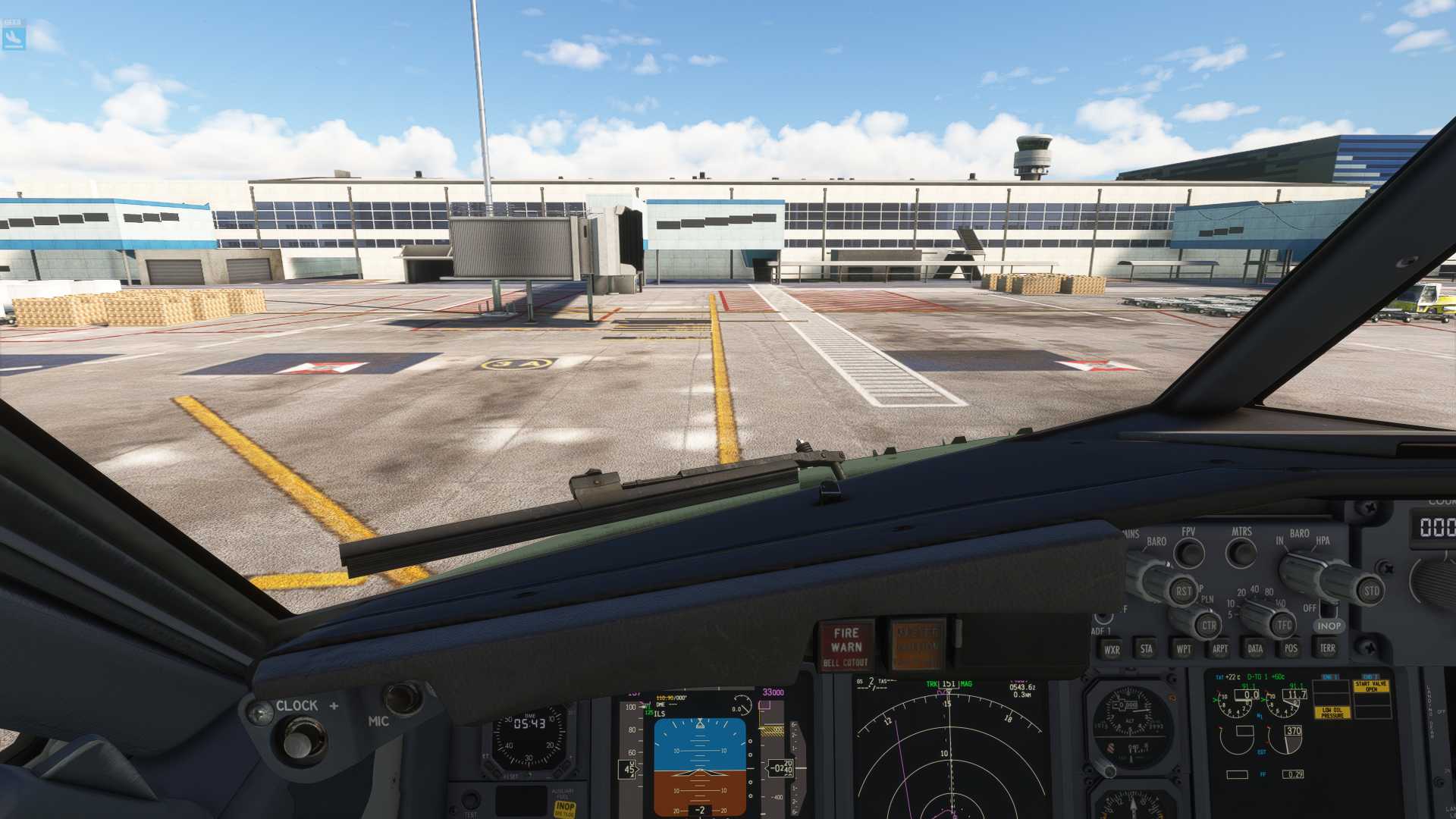This screenshot has width=1456, height=819.
Task: Click the RST minimums reset knob
Action: click(x=1183, y=591)
